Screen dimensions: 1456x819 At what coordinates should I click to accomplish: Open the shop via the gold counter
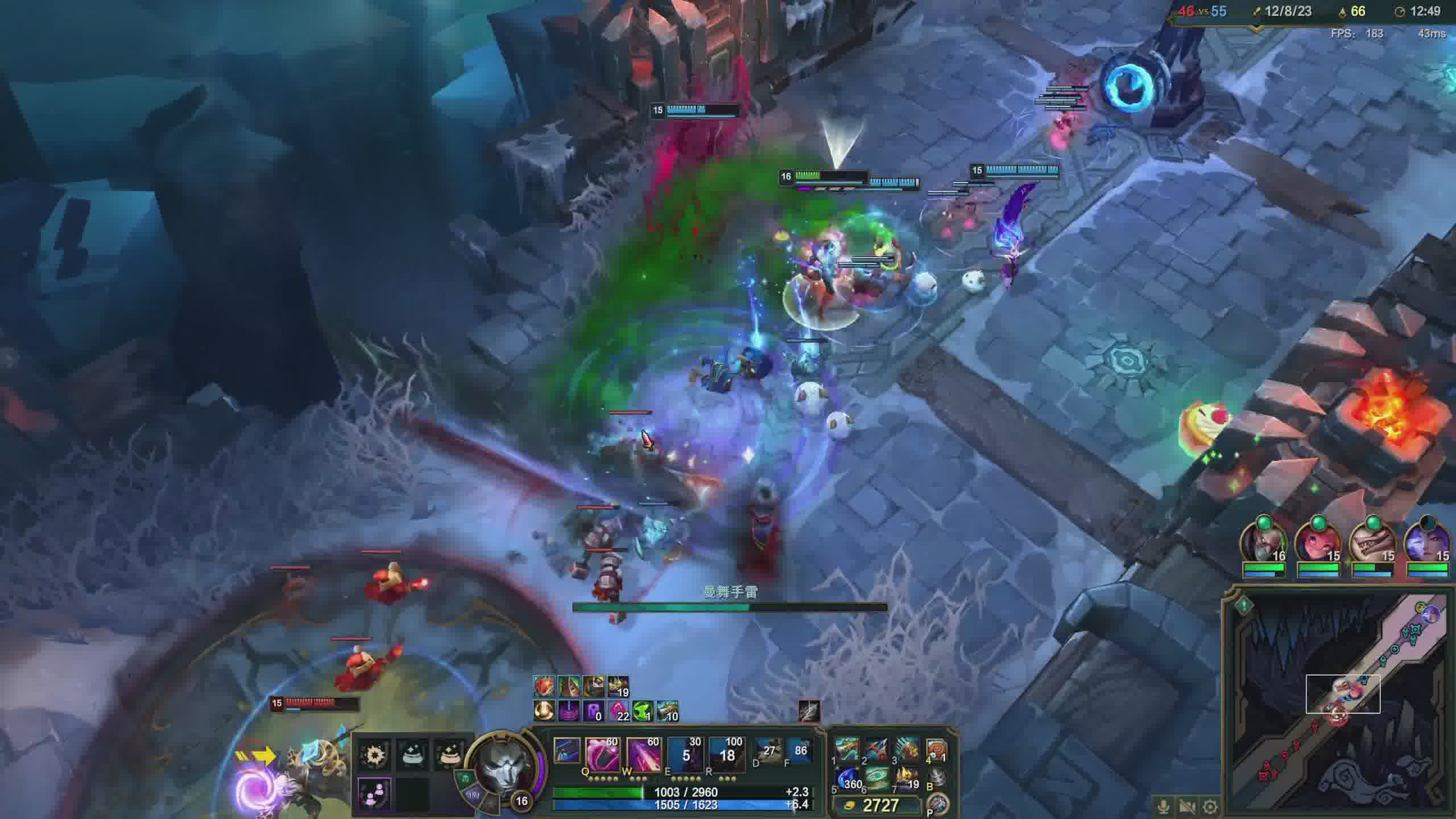[876, 805]
